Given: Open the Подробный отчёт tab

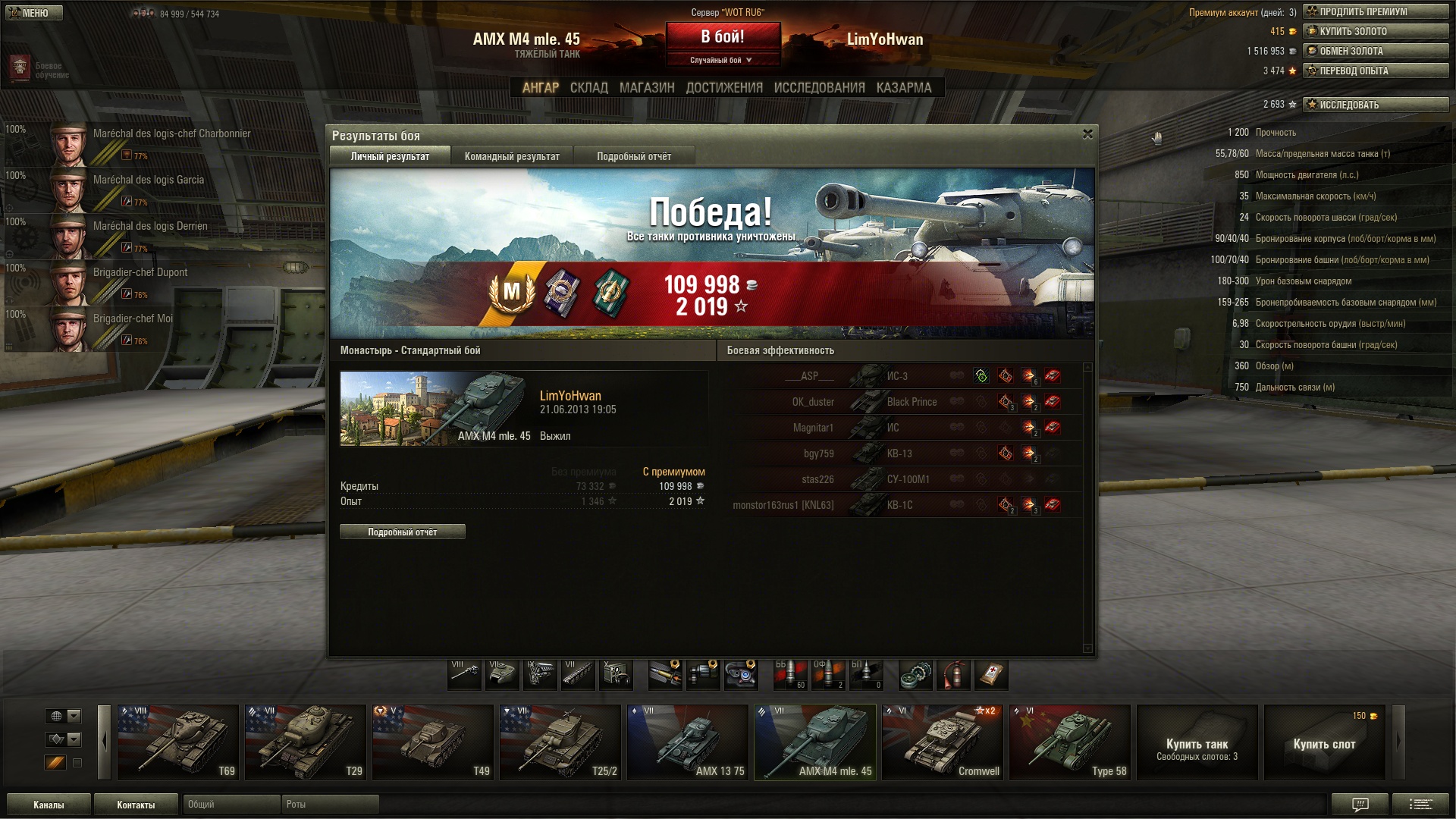Looking at the screenshot, I should click(633, 156).
